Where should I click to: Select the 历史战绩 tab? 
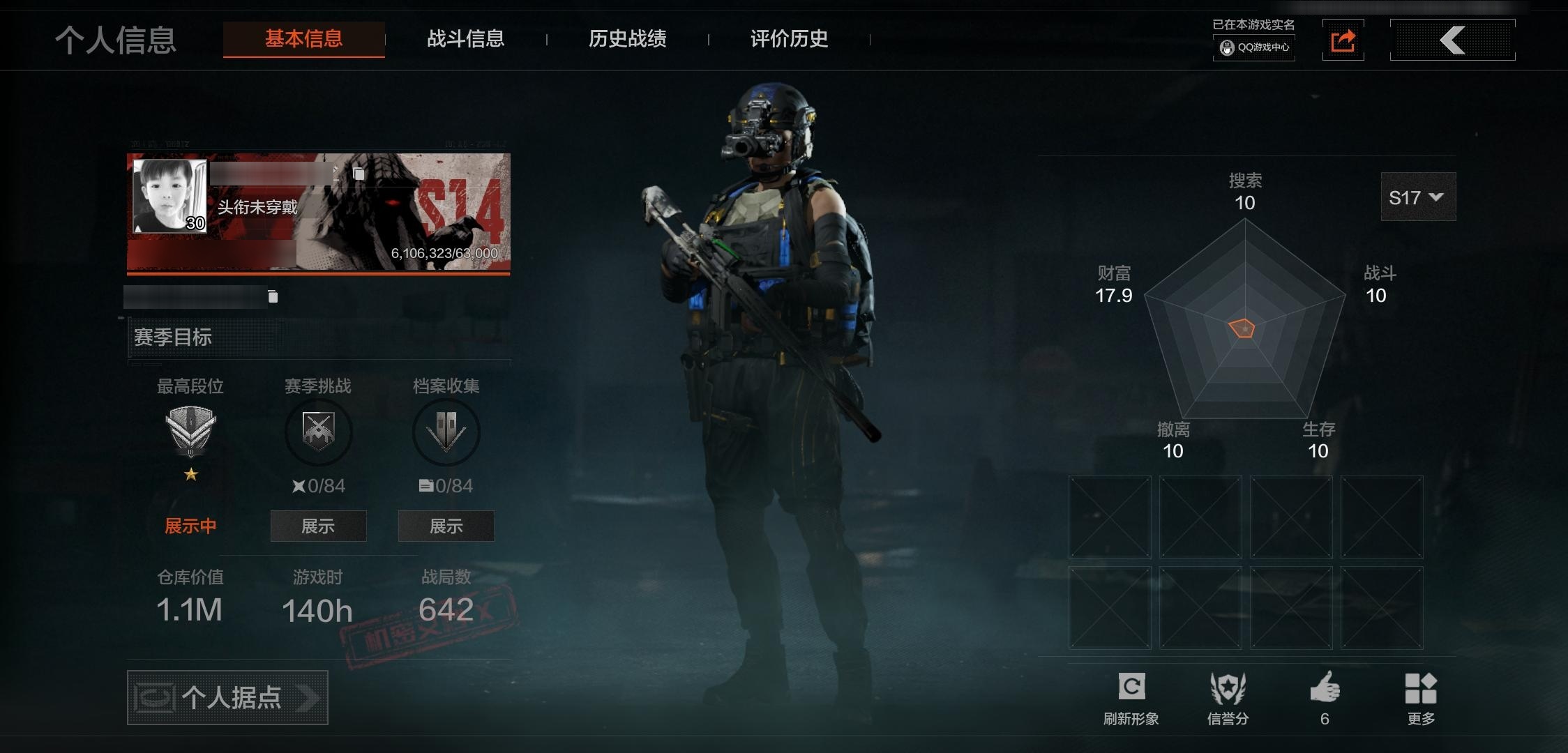[x=627, y=39]
